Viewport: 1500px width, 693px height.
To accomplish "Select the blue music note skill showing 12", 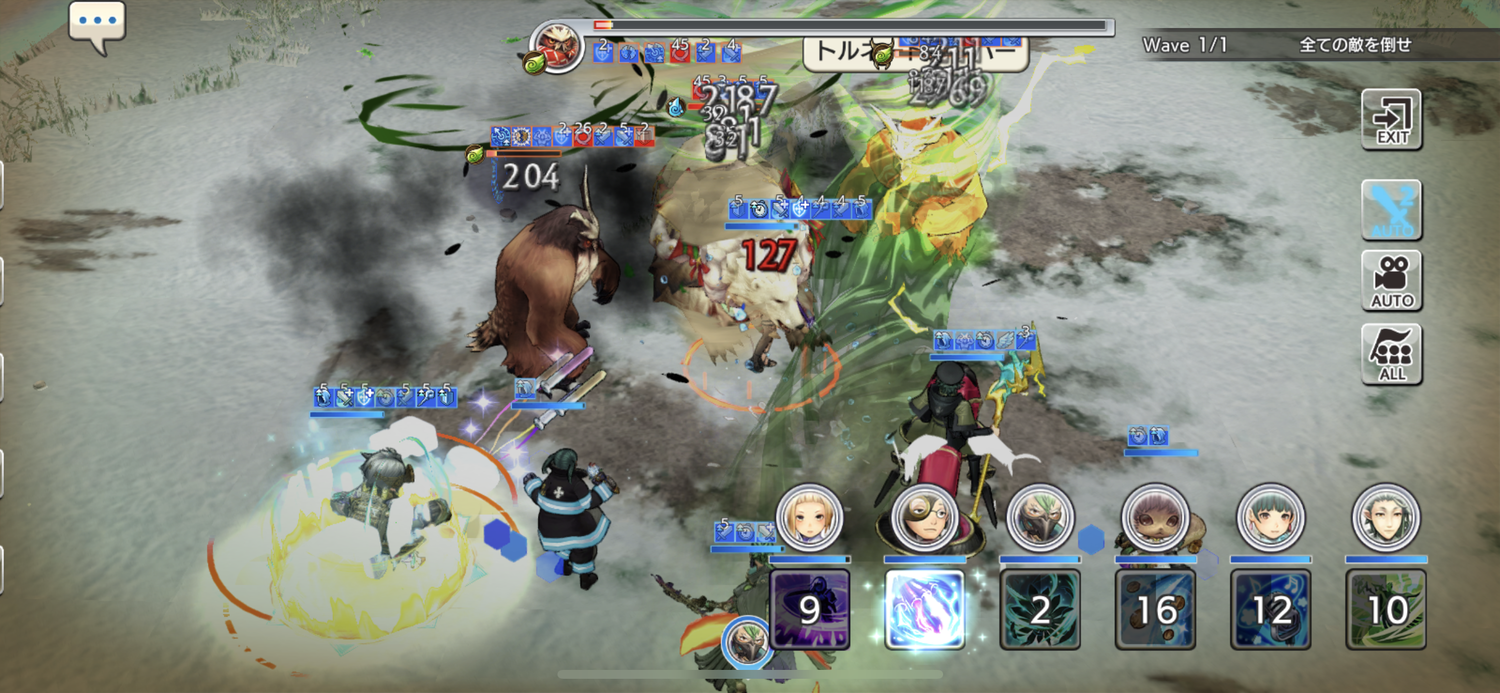I will [1271, 609].
